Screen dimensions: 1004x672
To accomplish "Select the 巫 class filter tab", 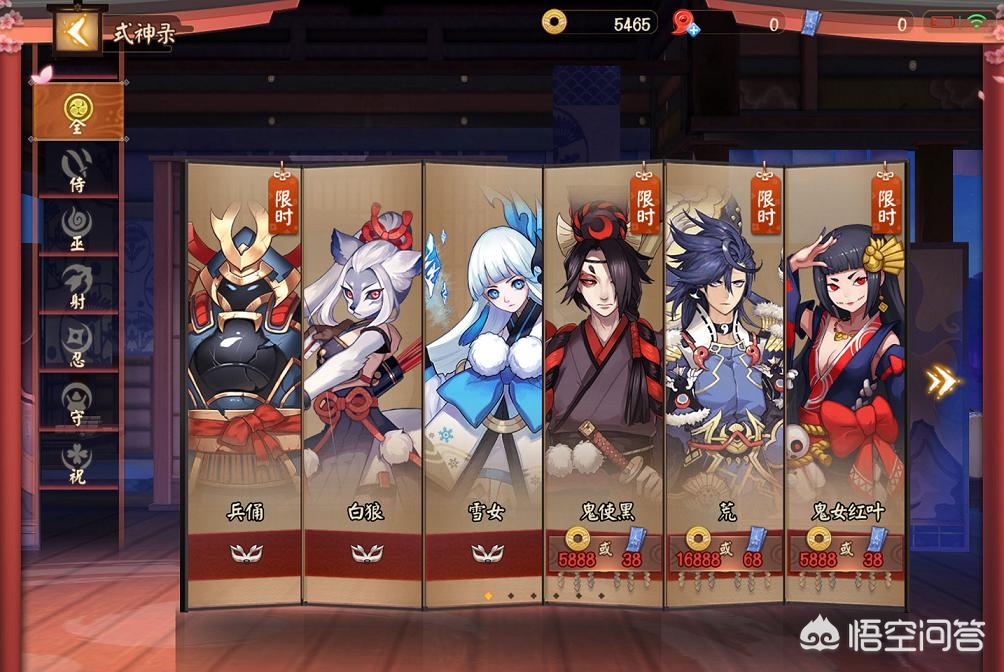I will [77, 226].
